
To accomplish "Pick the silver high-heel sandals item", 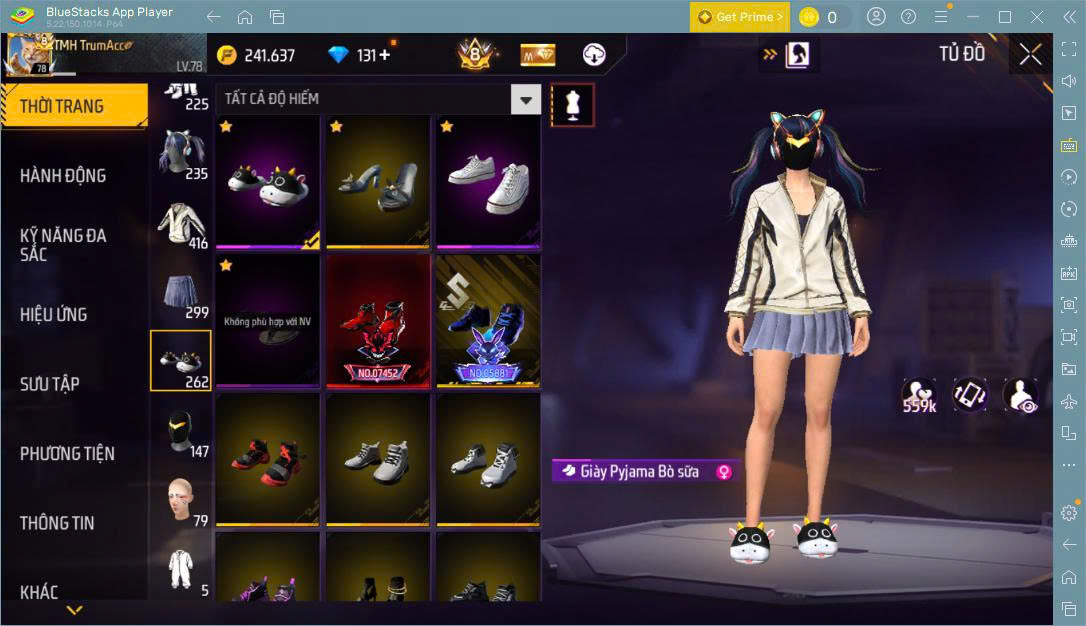I will coord(378,181).
